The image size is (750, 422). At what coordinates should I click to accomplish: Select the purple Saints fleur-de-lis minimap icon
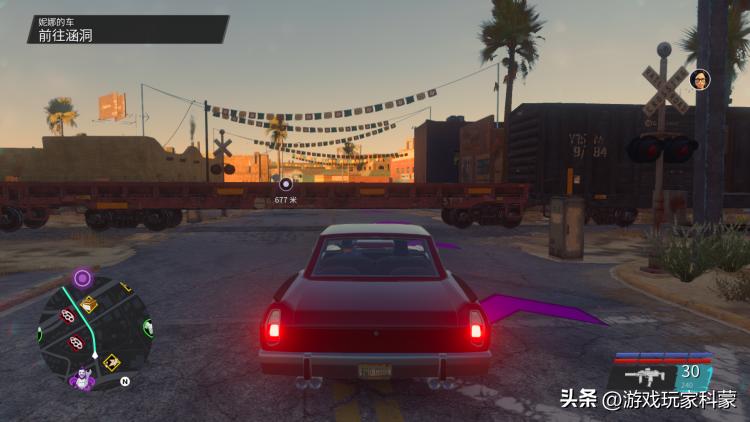click(80, 380)
